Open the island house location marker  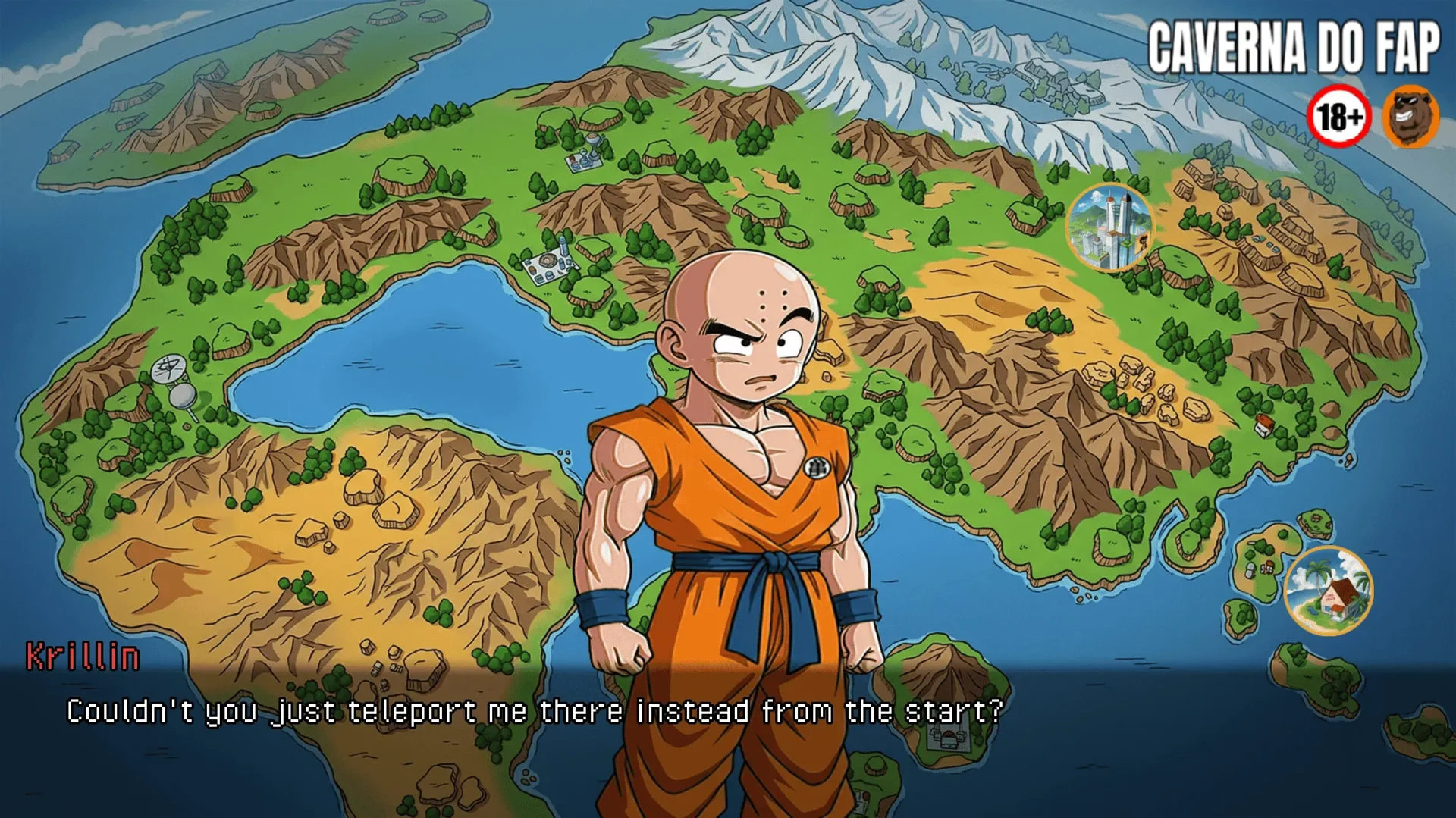[1329, 591]
